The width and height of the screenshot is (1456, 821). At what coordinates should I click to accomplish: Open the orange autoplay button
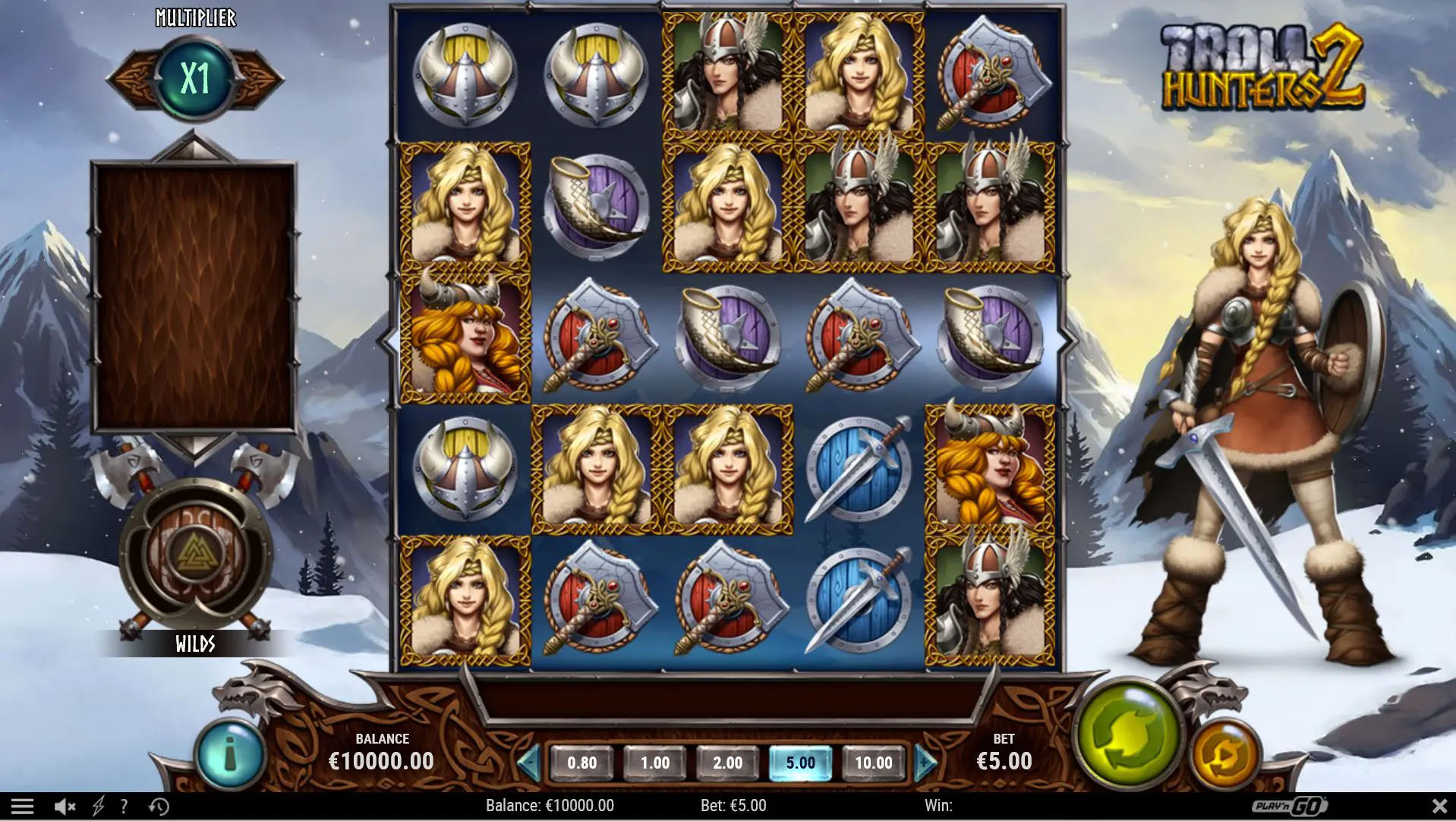point(1224,754)
